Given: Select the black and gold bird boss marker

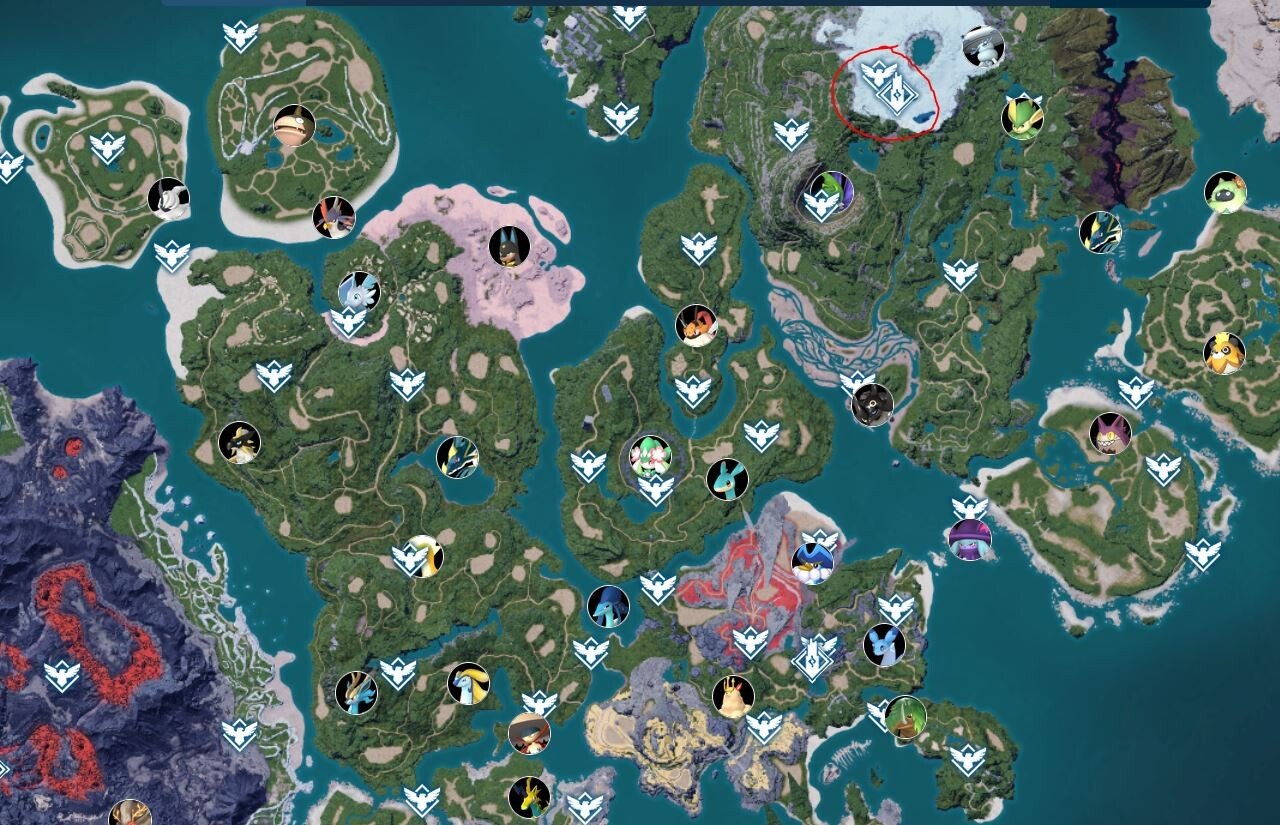Looking at the screenshot, I should coord(239,443).
